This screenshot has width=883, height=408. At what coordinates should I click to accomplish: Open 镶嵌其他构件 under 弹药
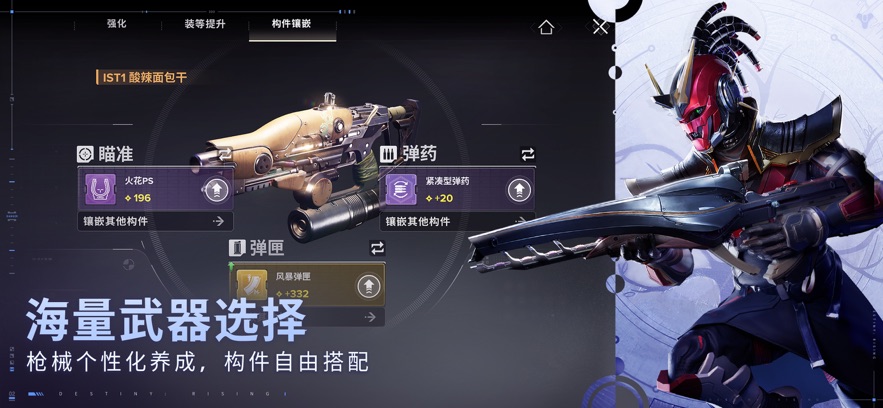tap(456, 221)
